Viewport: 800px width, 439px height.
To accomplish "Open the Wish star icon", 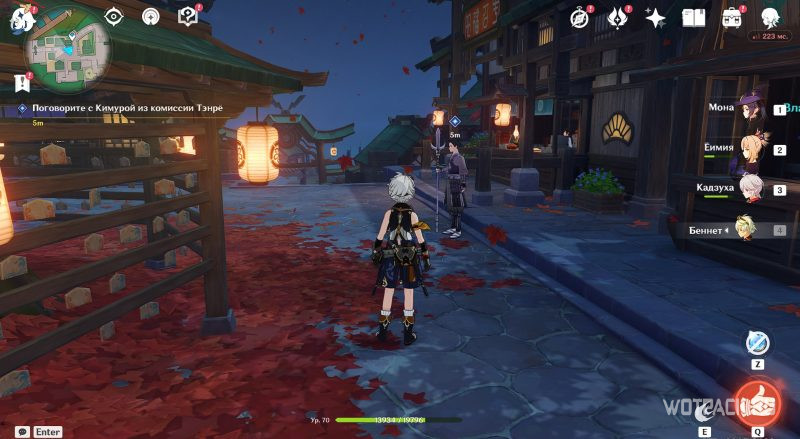I will click(656, 18).
